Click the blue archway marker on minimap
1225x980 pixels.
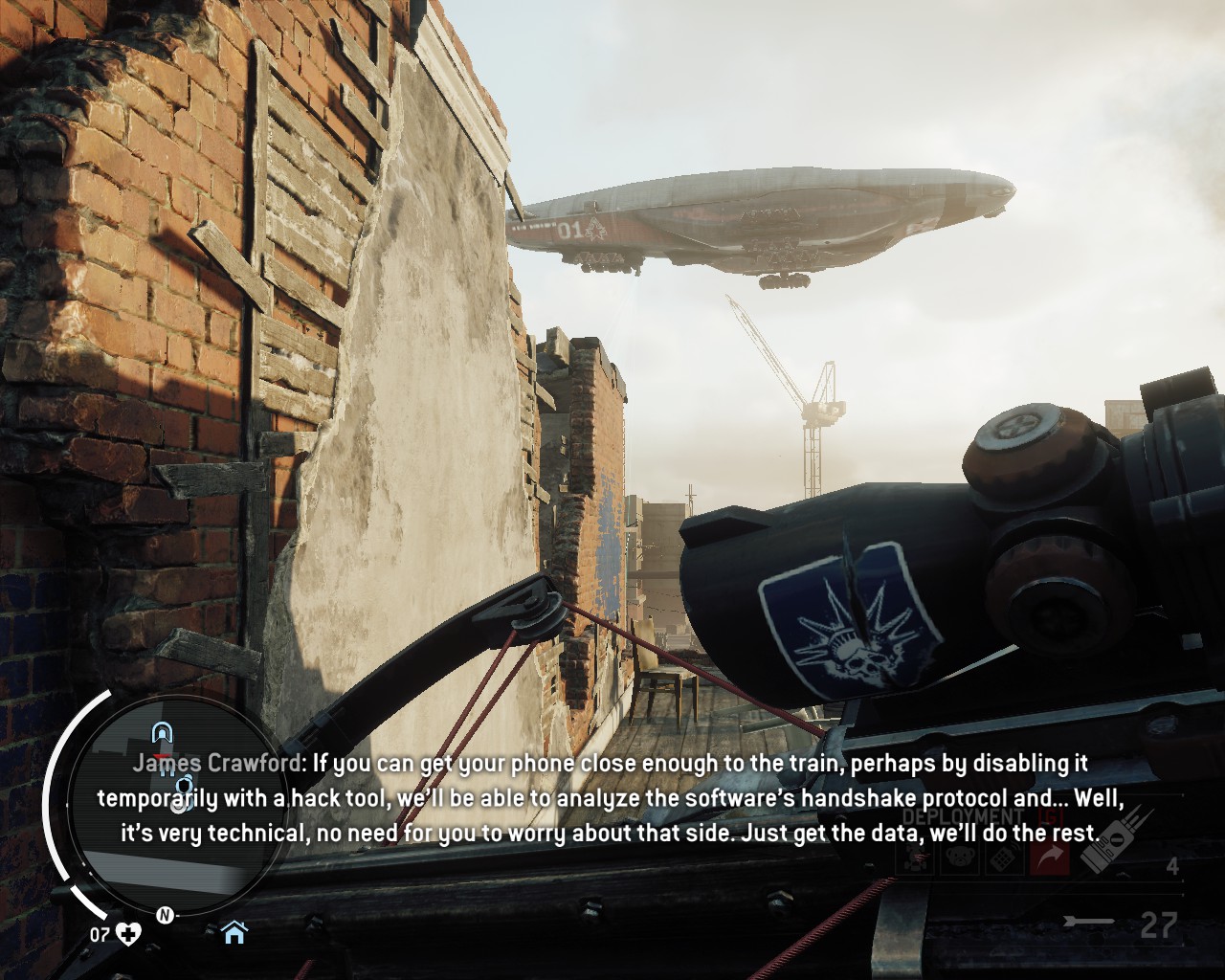[x=164, y=733]
